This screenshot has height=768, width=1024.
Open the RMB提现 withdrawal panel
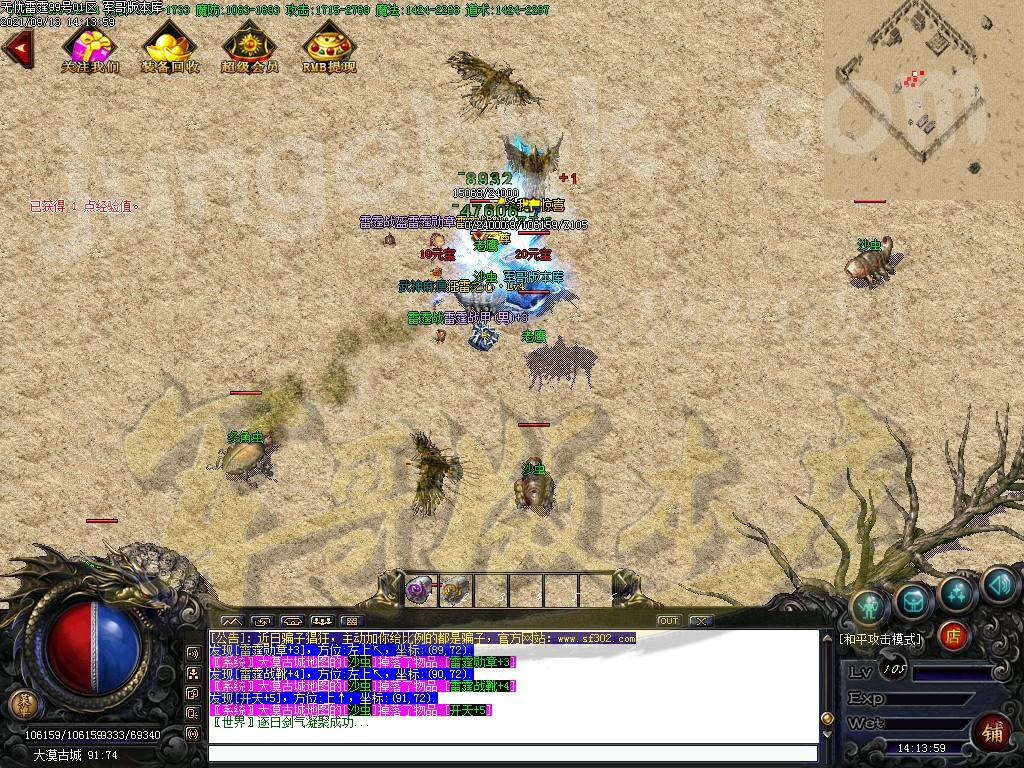pyautogui.click(x=329, y=47)
